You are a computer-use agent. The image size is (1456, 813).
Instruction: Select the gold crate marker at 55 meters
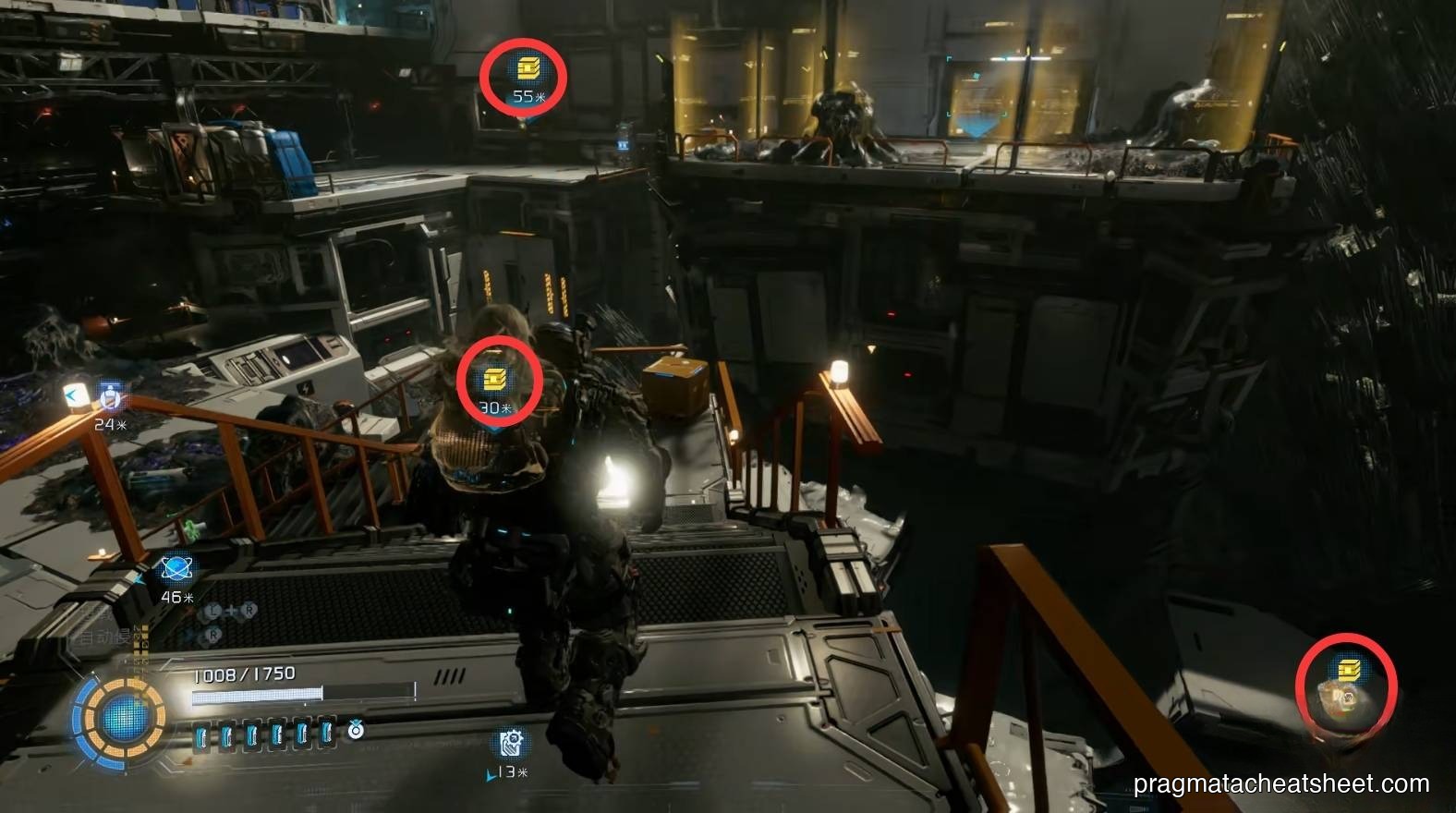pos(526,67)
